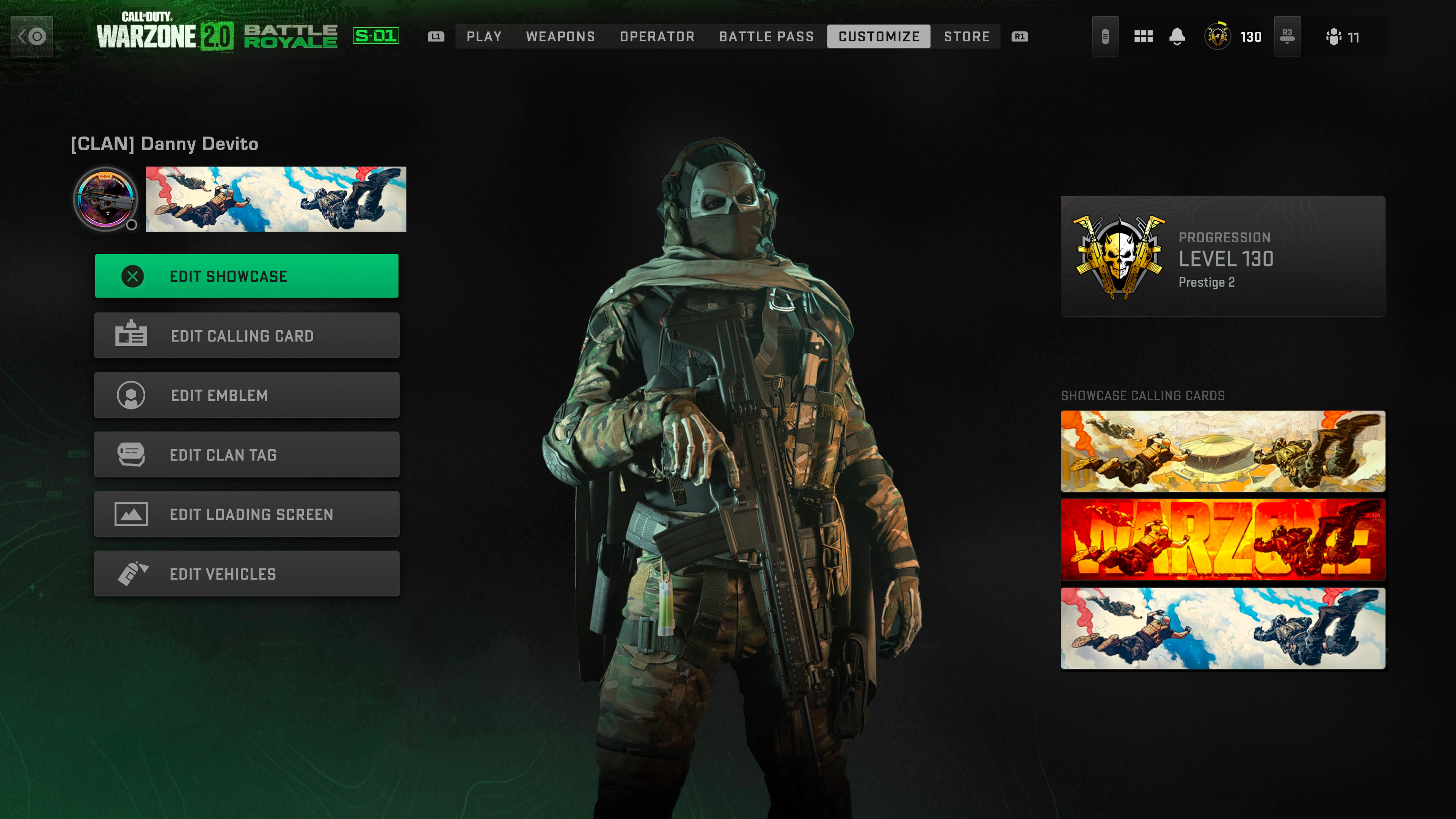Click the skydiving calling card banner preview
The width and height of the screenshot is (1456, 819).
point(275,199)
